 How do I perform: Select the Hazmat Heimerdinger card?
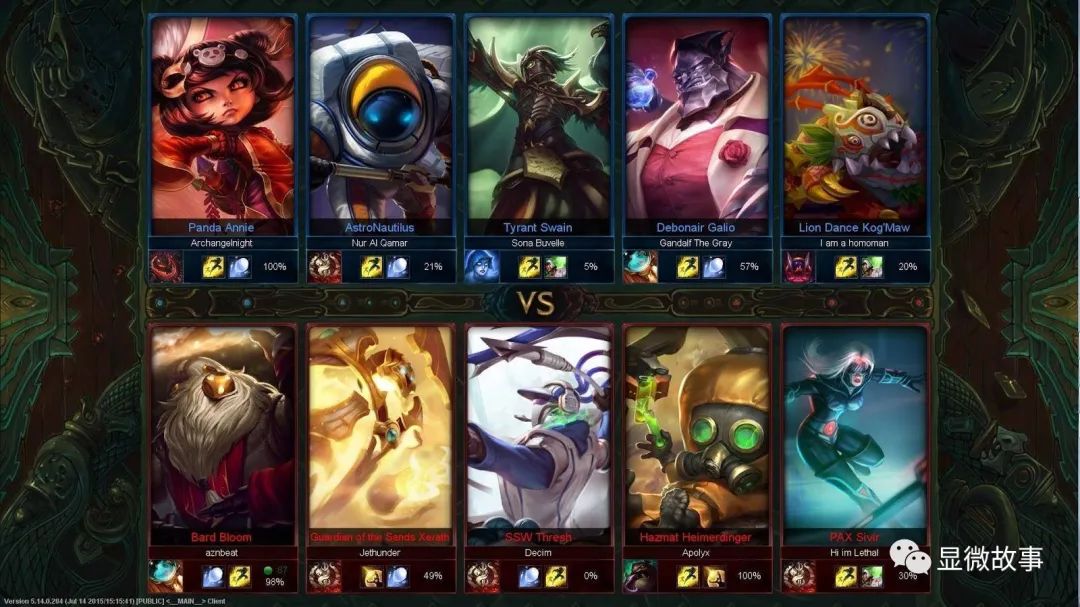click(697, 430)
